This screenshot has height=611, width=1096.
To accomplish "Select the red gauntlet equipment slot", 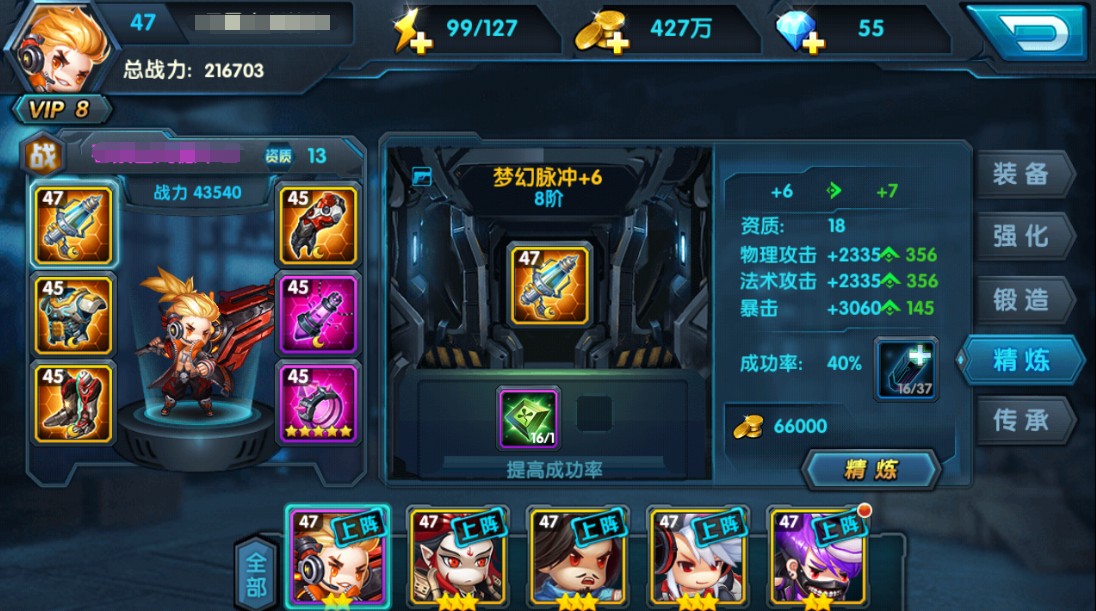I will tap(318, 224).
